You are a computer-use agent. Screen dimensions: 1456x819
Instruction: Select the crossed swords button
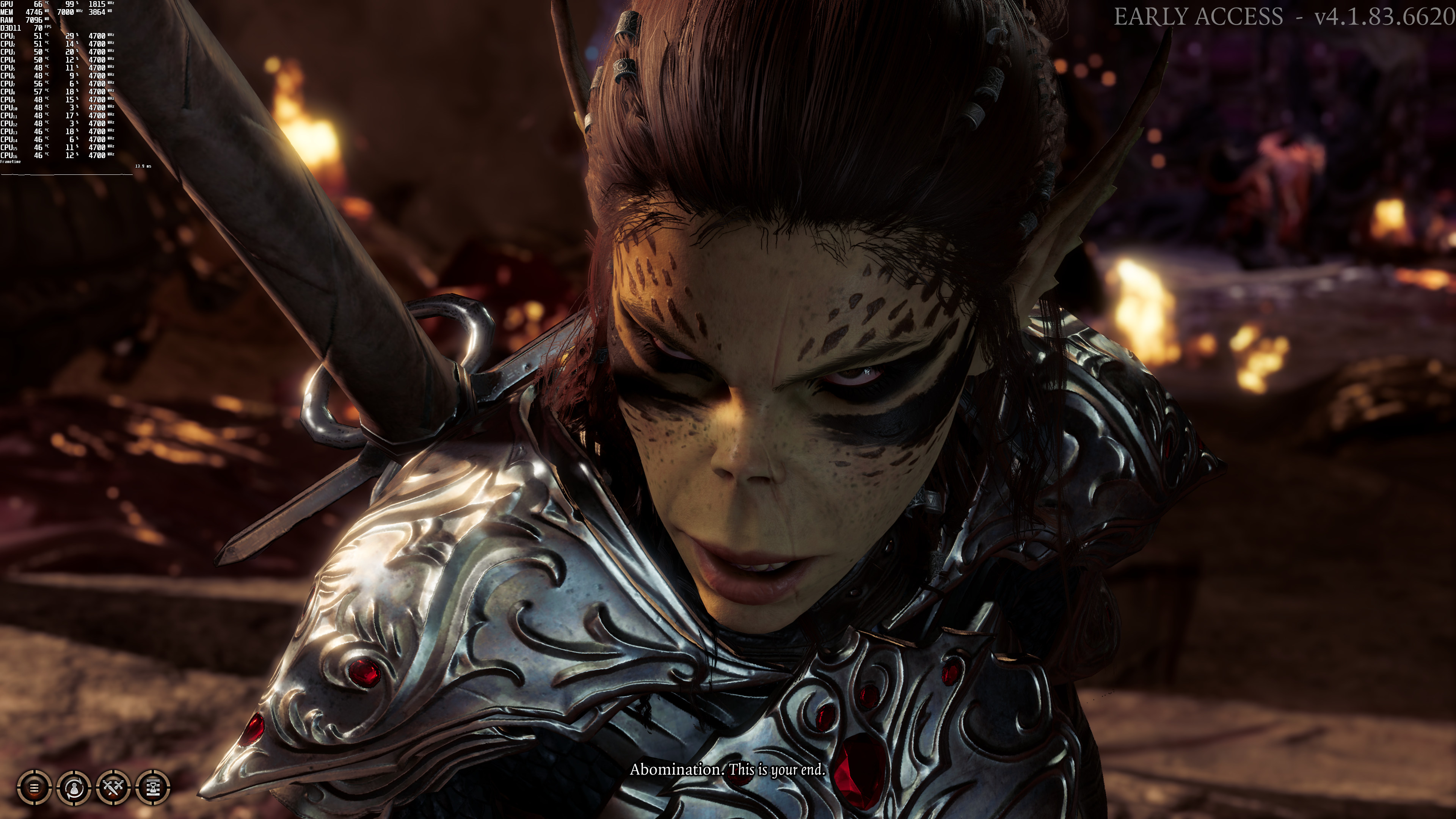coord(114,787)
